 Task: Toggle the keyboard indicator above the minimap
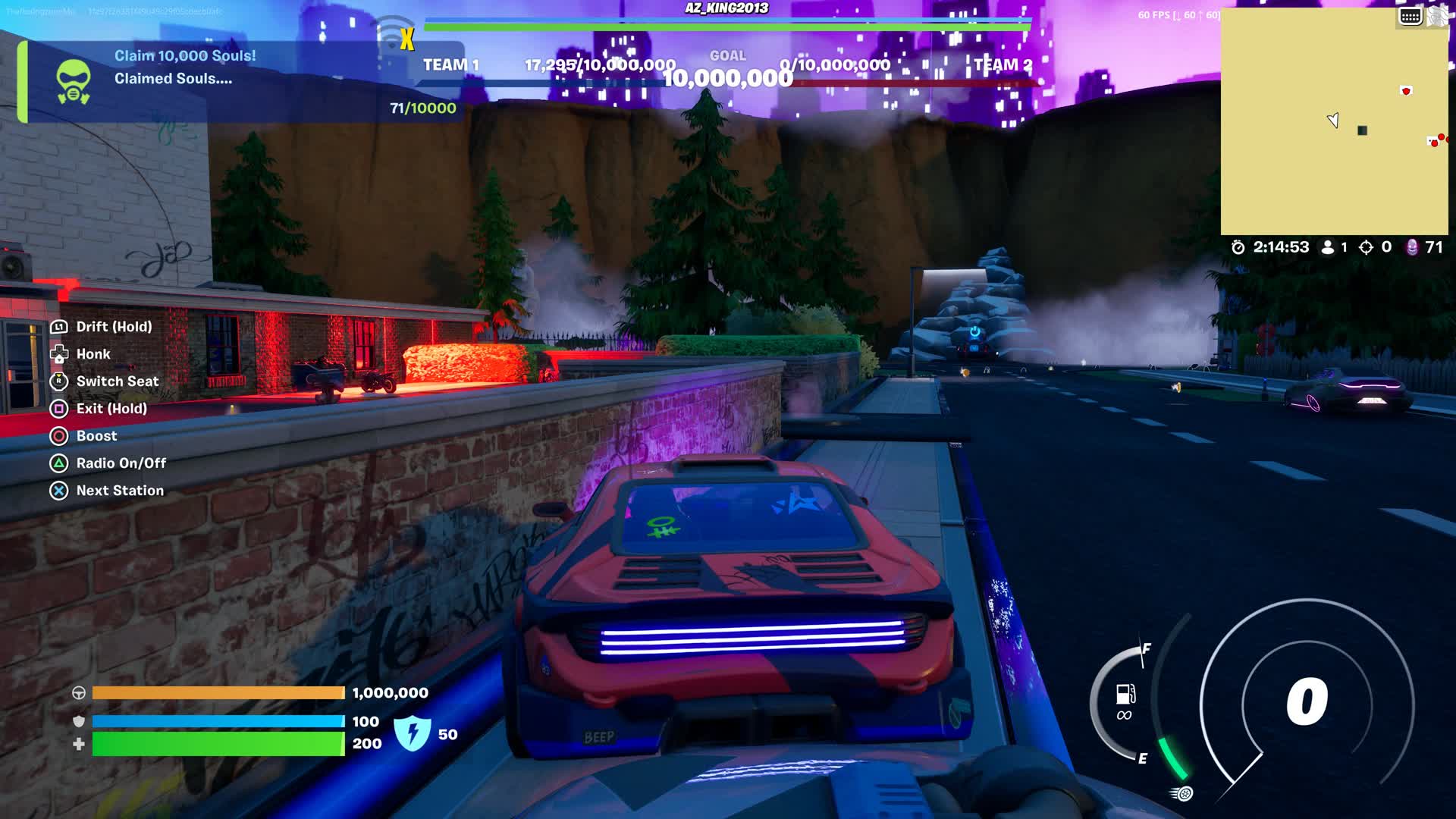[1409, 14]
